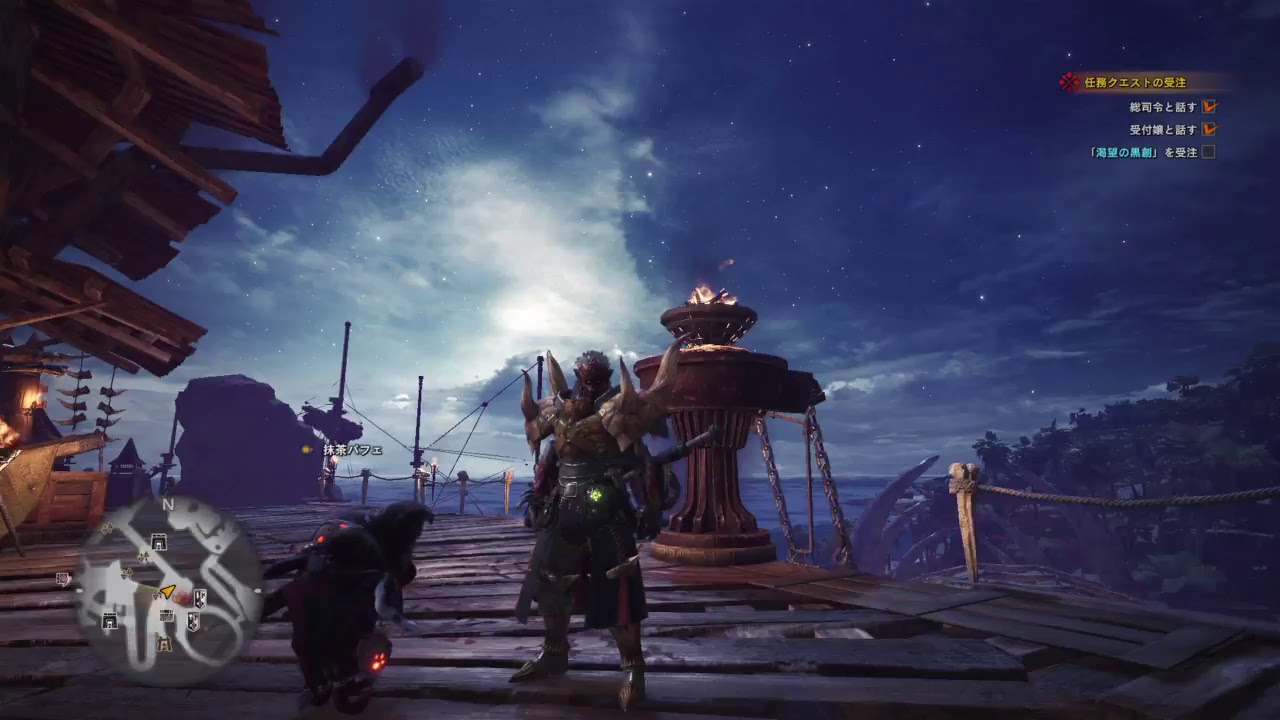Open the 任務クエストの受注 quest tracker header
1280x720 pixels.
pyautogui.click(x=1135, y=83)
